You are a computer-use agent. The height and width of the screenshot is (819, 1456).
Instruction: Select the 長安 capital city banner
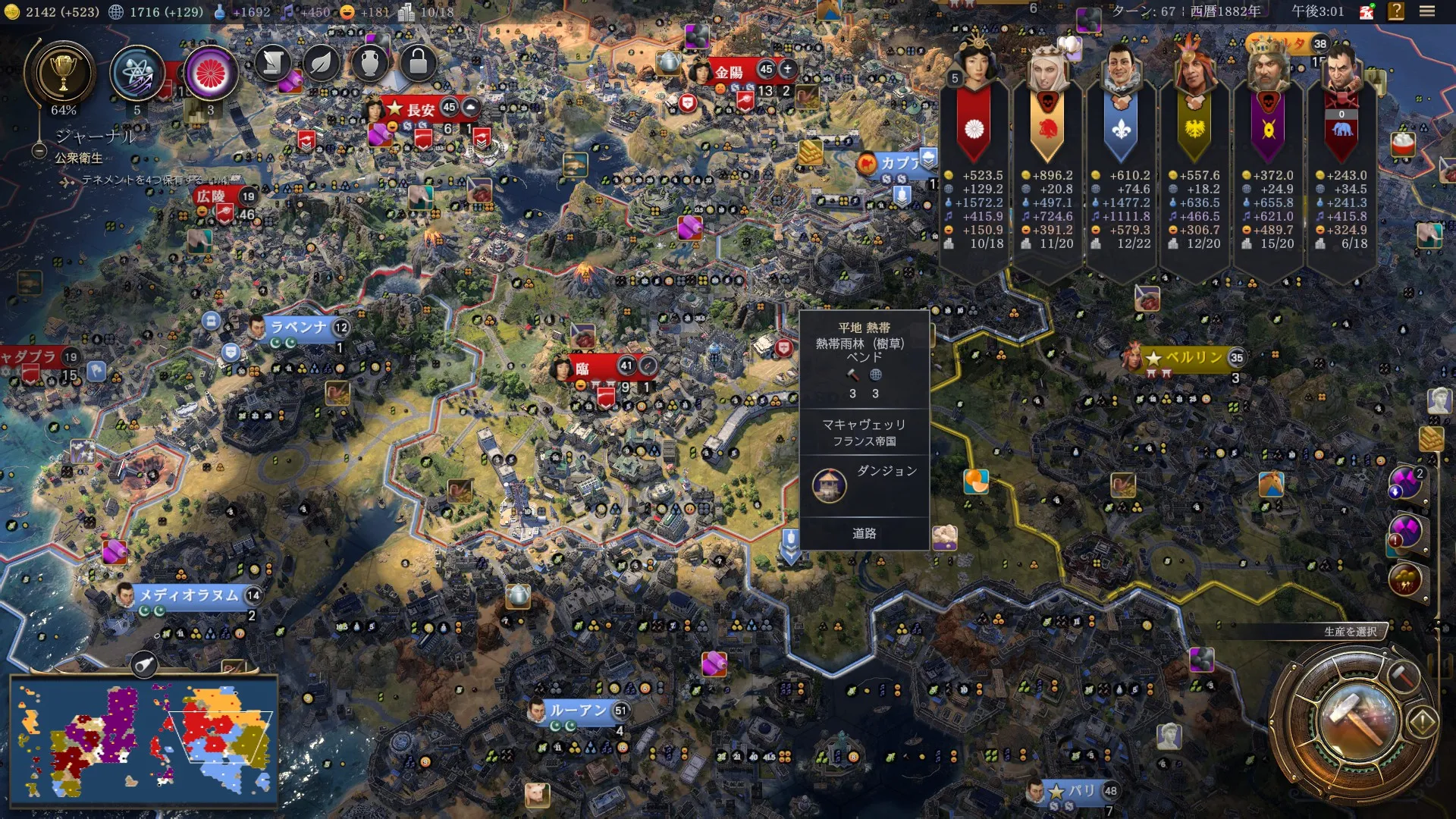420,109
